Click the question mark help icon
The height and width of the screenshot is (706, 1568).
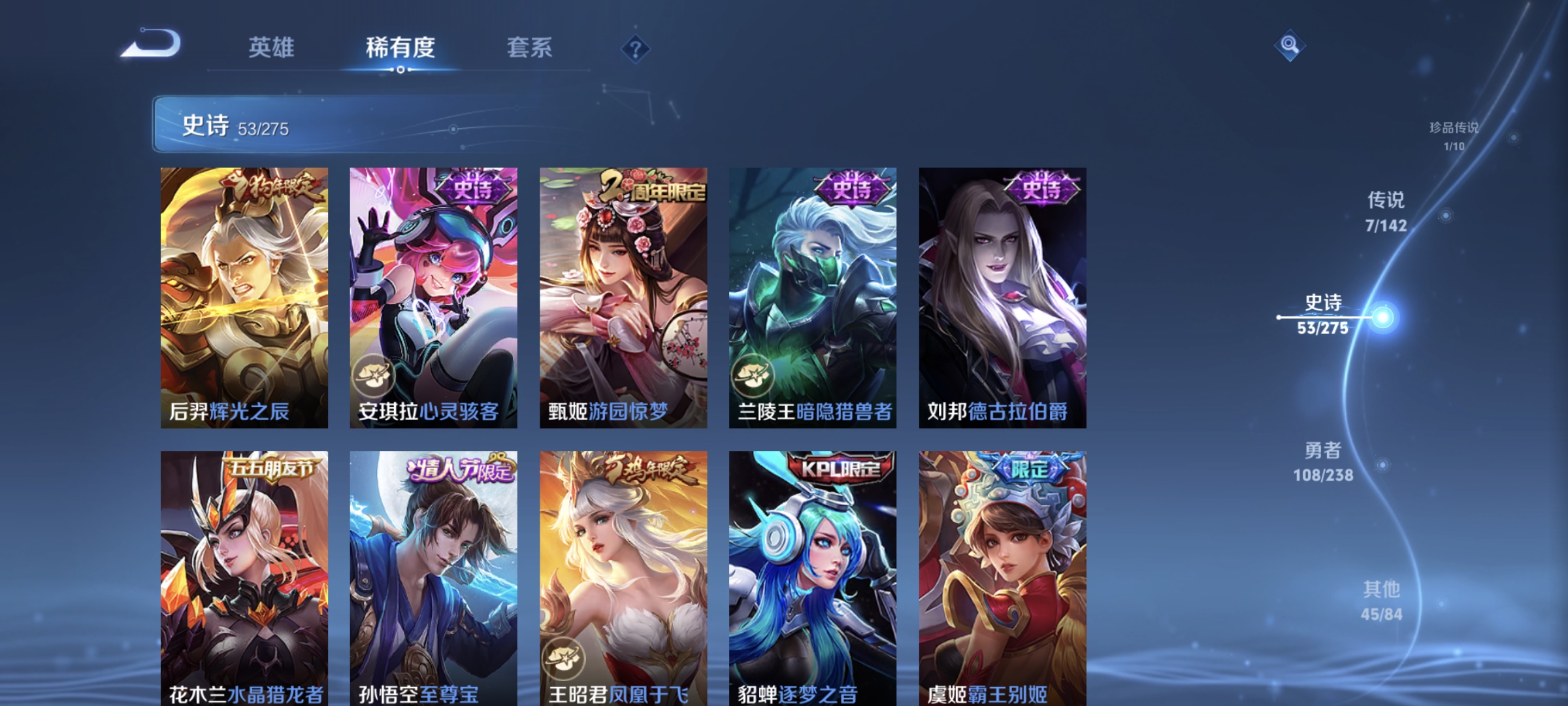coord(637,50)
